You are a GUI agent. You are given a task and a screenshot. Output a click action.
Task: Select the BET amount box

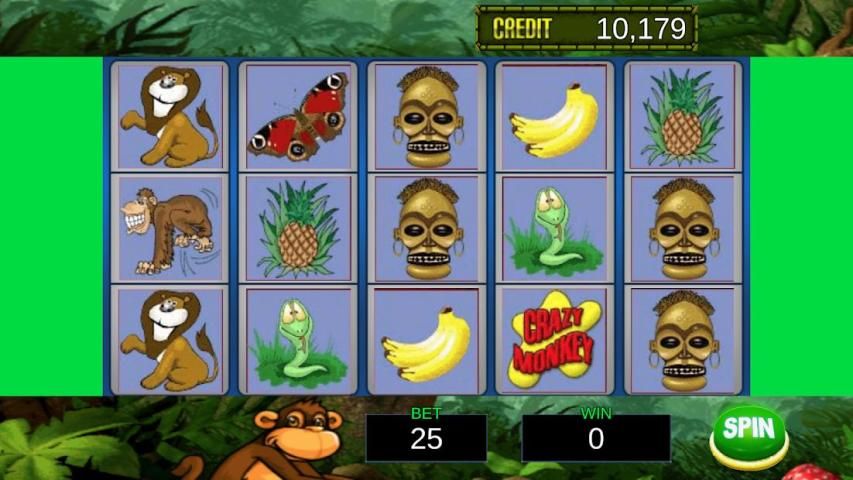[426, 438]
